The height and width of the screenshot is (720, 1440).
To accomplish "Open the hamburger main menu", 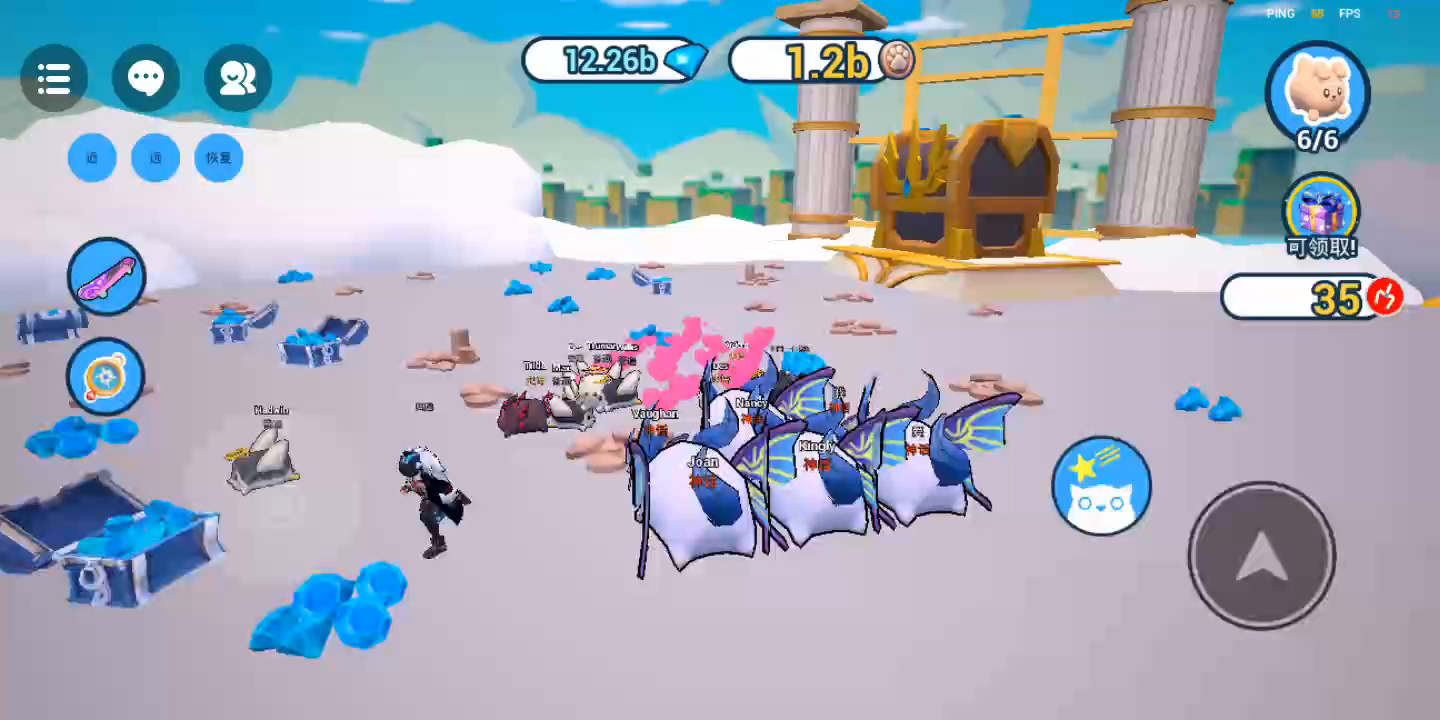I will [54, 78].
